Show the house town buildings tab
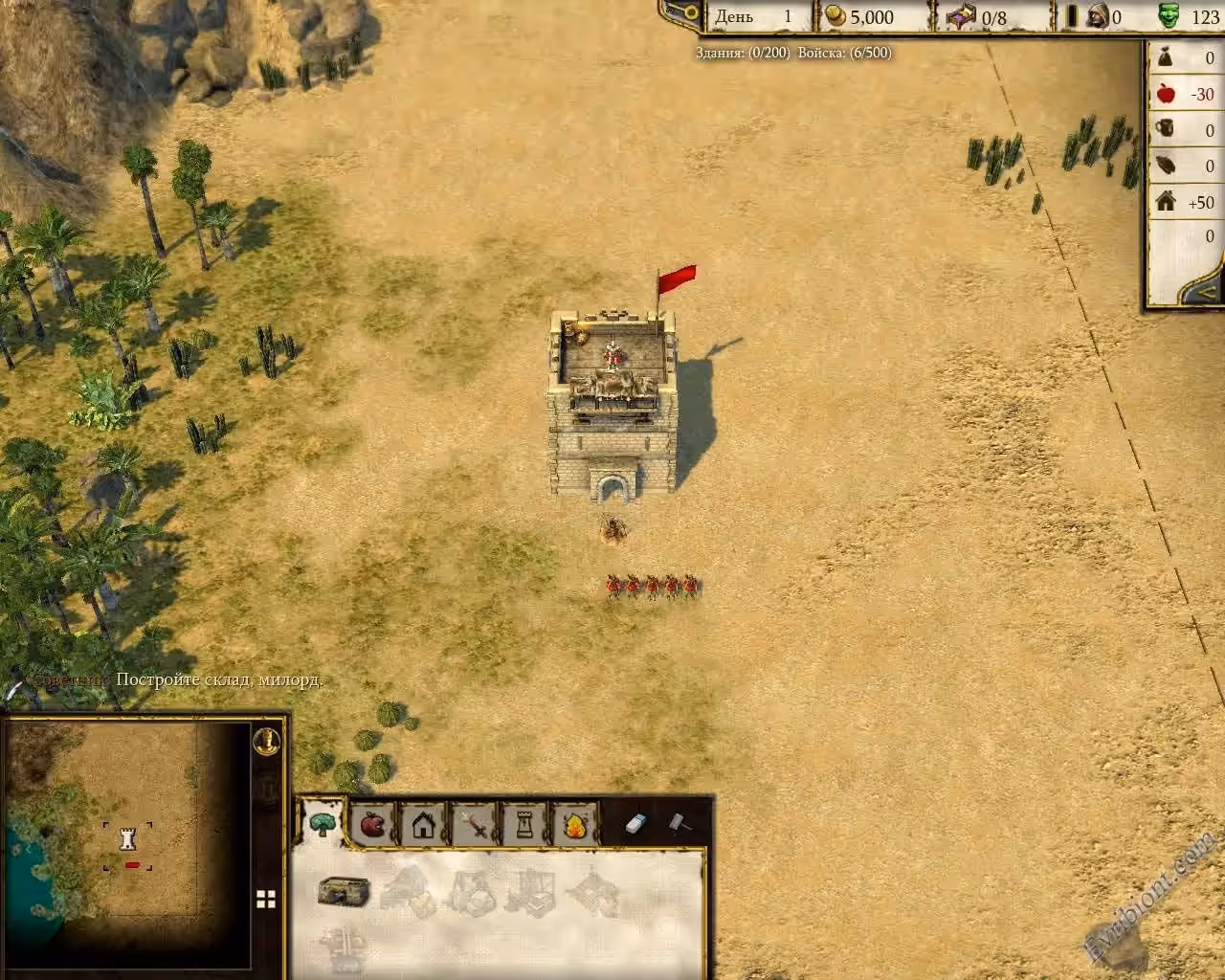1225x980 pixels. (423, 823)
